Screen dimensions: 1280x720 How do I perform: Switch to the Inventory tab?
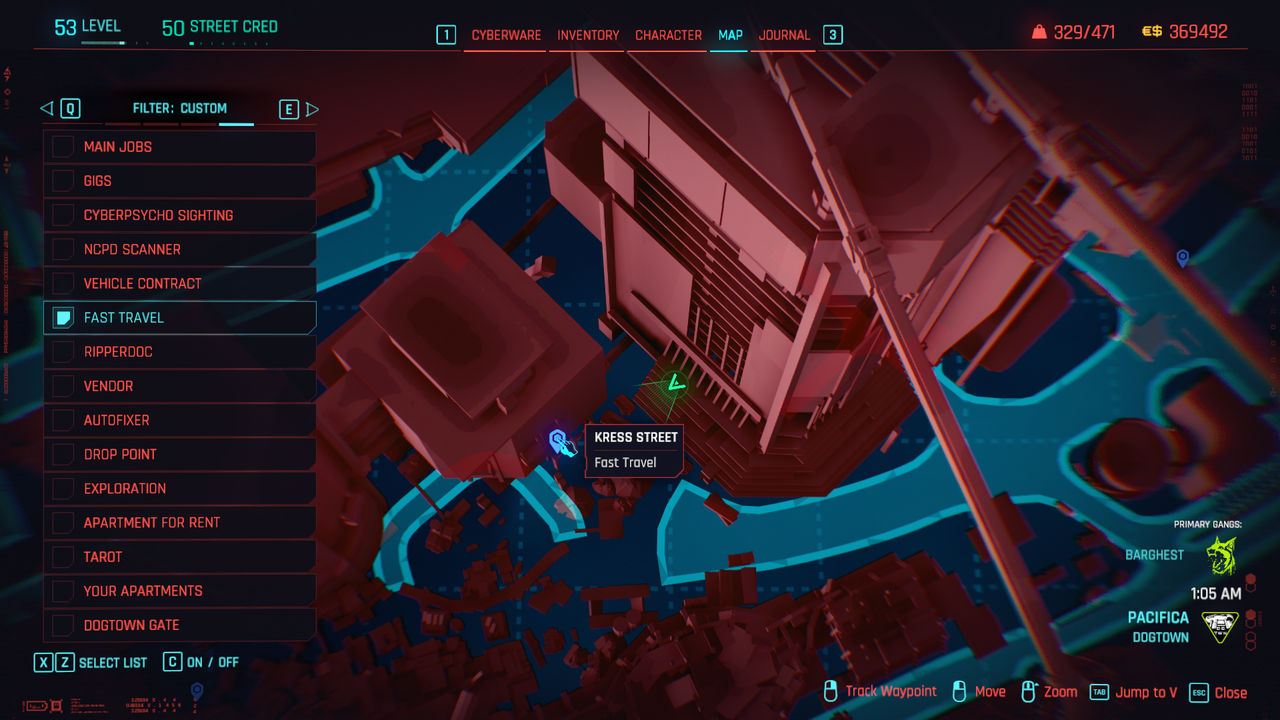coord(588,35)
